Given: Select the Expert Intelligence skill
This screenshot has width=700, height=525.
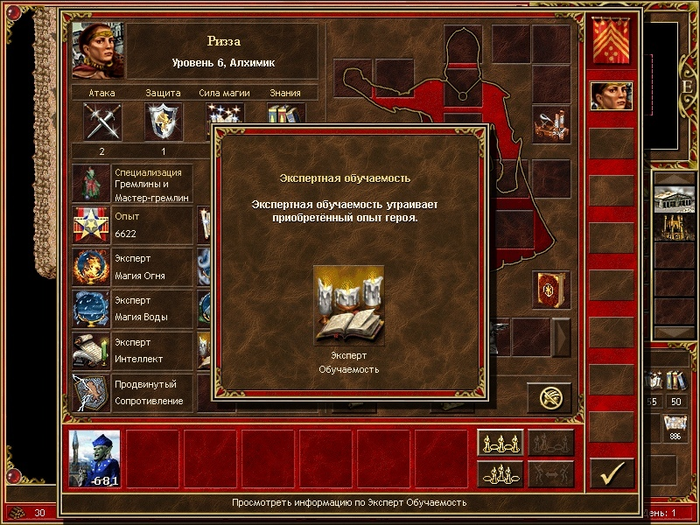Looking at the screenshot, I should [92, 352].
